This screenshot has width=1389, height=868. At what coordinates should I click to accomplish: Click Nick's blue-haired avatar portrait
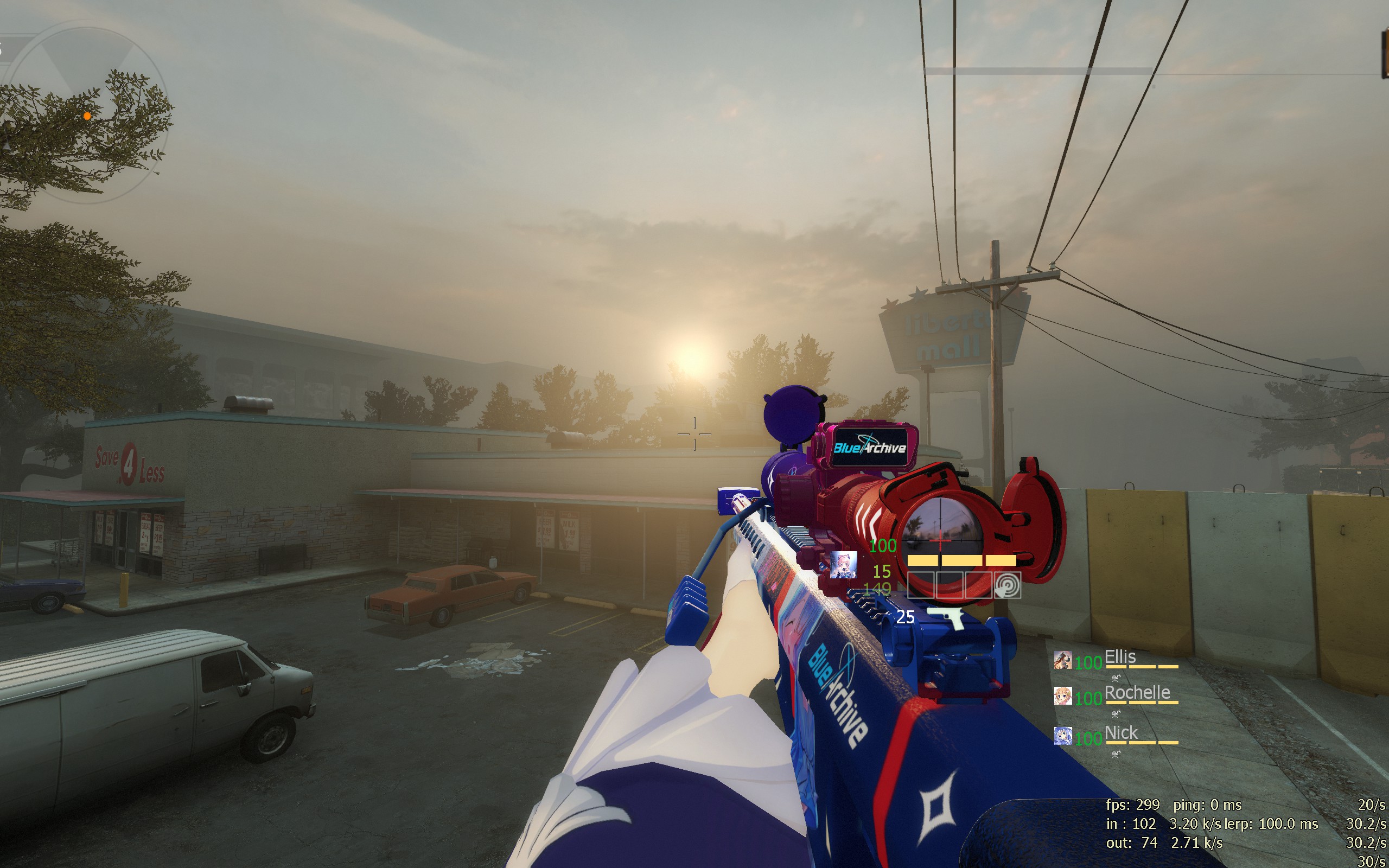(x=1062, y=736)
